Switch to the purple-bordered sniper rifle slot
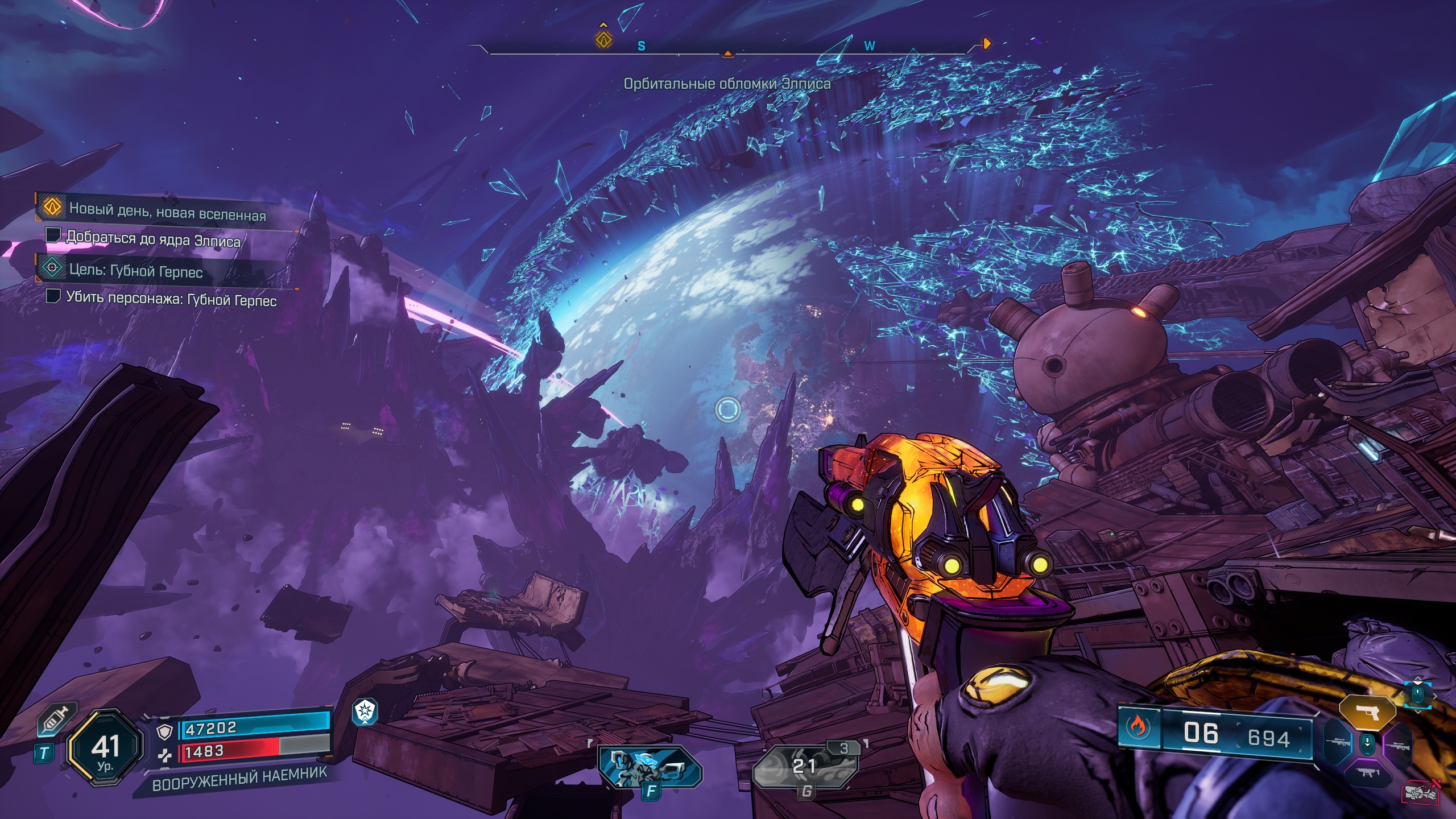The height and width of the screenshot is (819, 1456). coord(1397,744)
